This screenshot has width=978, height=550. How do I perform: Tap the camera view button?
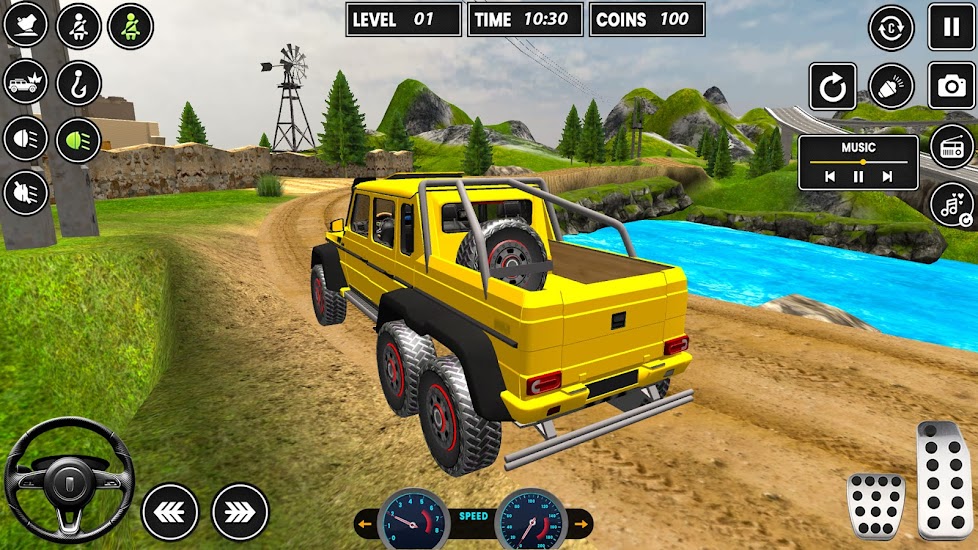tap(951, 86)
